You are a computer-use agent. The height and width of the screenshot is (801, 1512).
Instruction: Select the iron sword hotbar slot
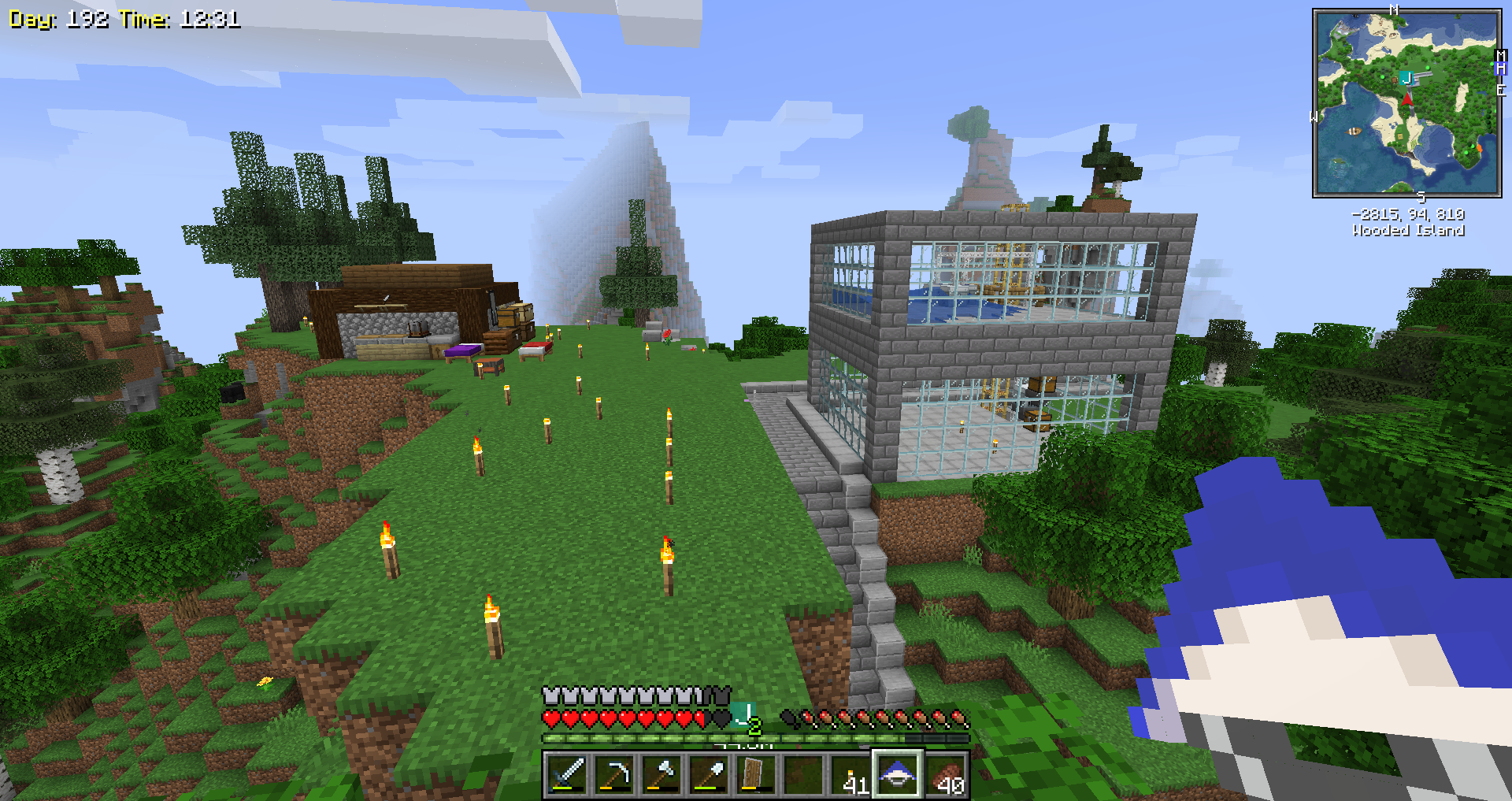[567, 774]
